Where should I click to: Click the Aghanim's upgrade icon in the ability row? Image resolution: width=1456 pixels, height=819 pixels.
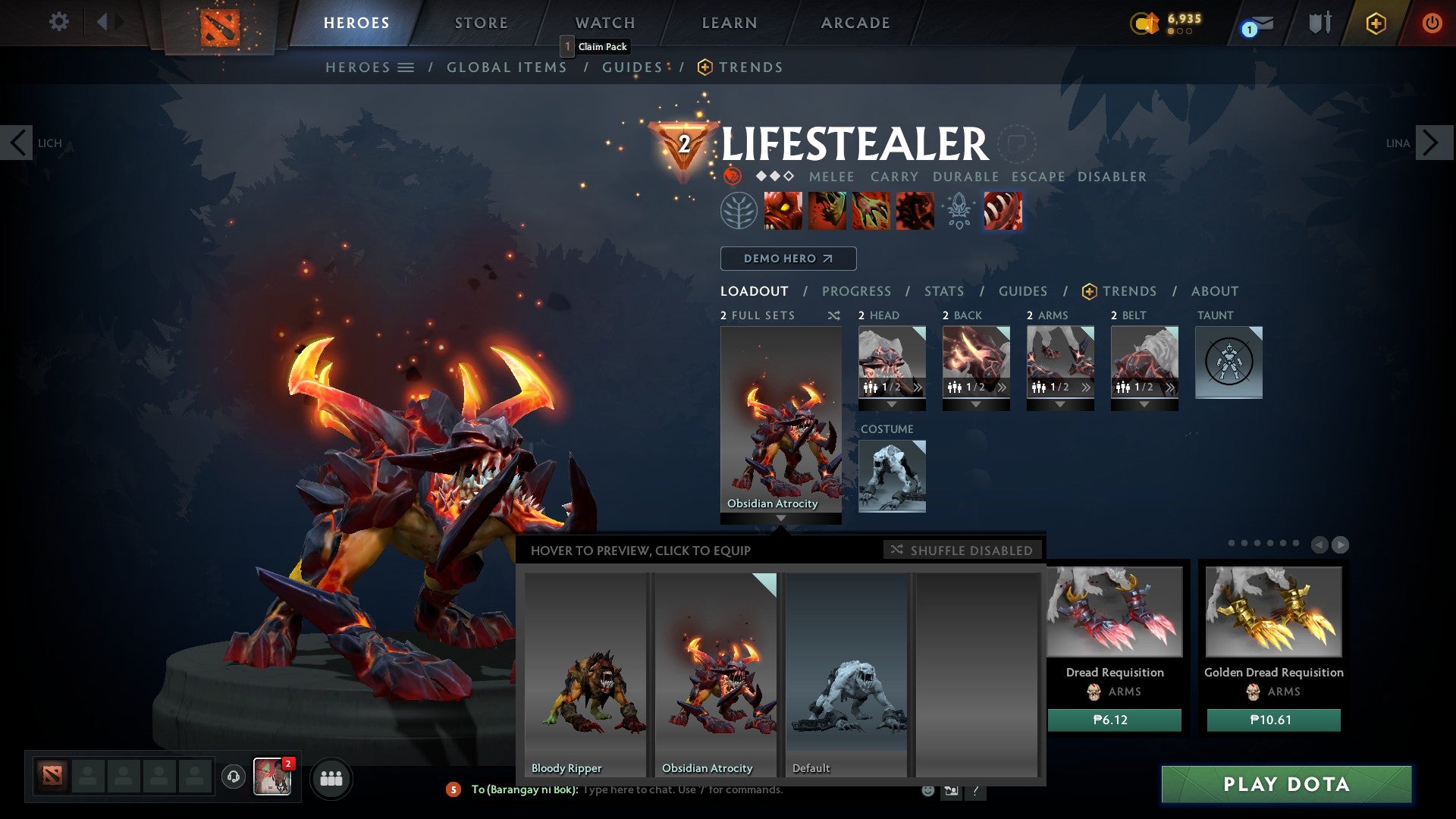tap(958, 211)
